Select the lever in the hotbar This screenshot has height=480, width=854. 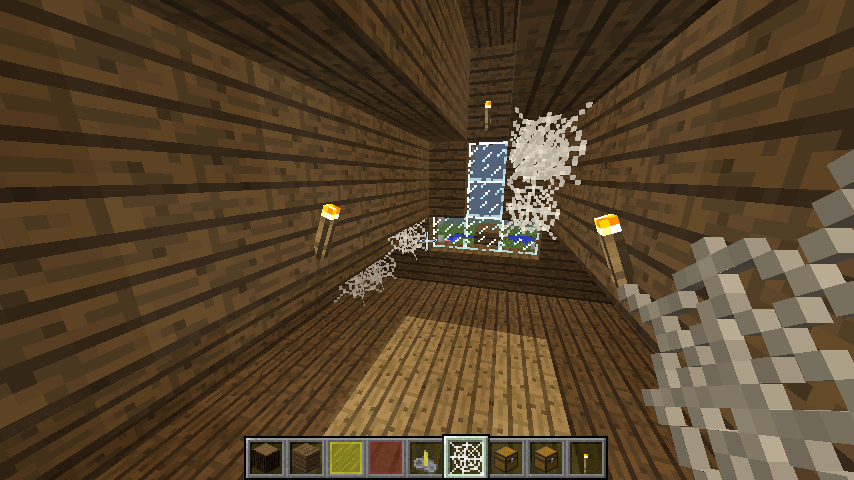point(426,458)
